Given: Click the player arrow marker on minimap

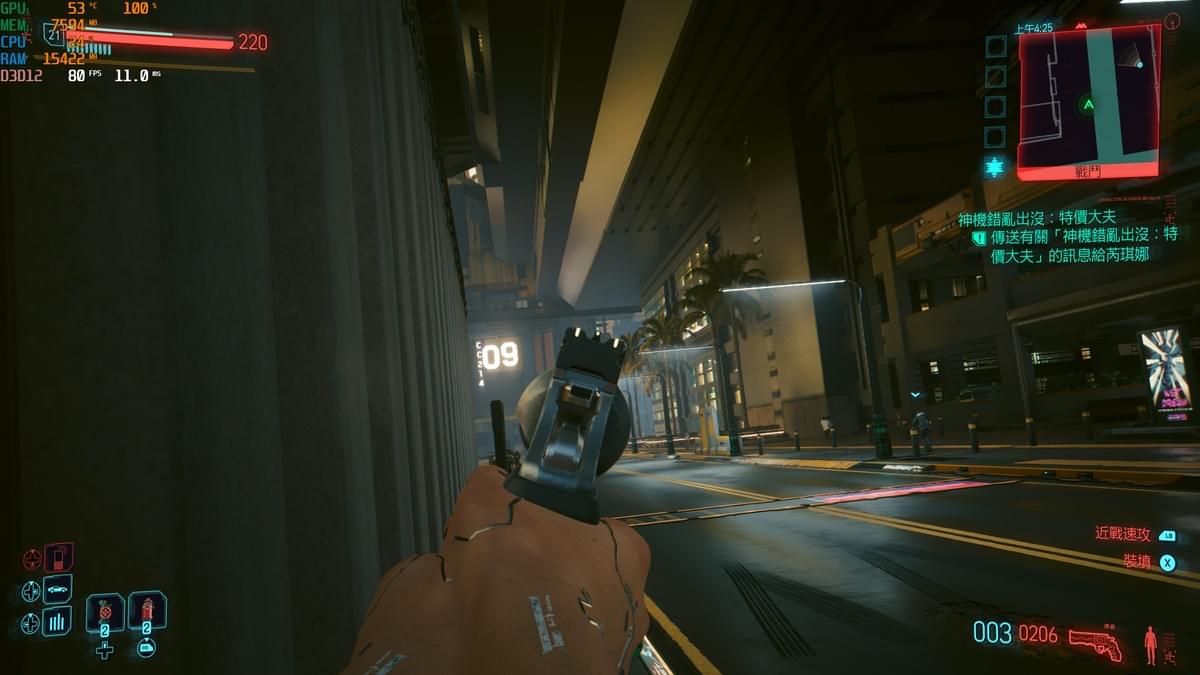Looking at the screenshot, I should (x=1087, y=104).
